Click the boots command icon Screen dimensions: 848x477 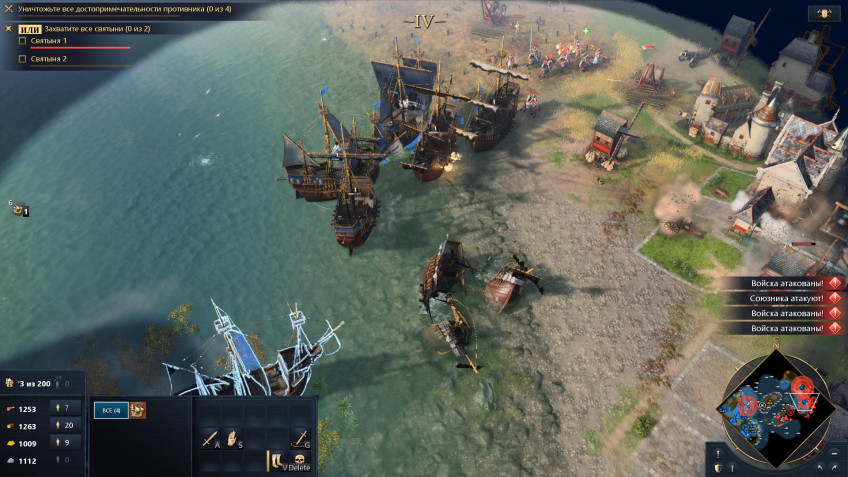(x=276, y=461)
